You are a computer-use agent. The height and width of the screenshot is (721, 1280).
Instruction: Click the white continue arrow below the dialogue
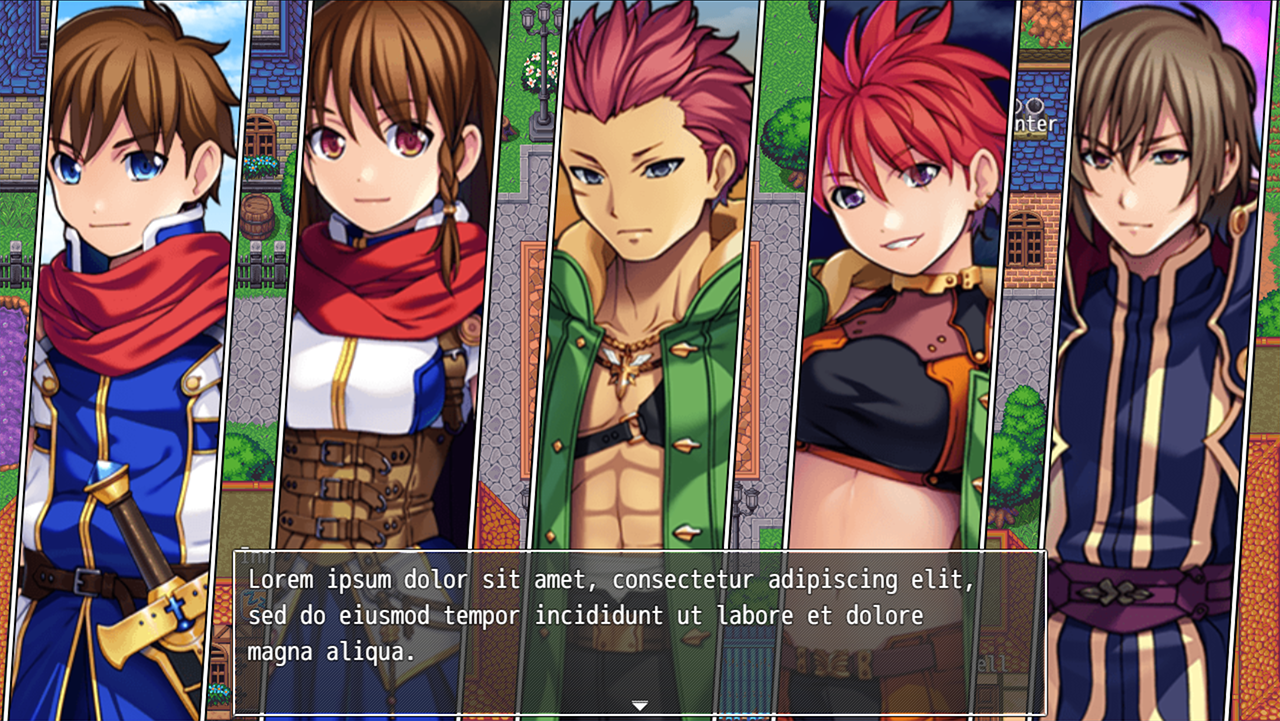click(x=639, y=706)
